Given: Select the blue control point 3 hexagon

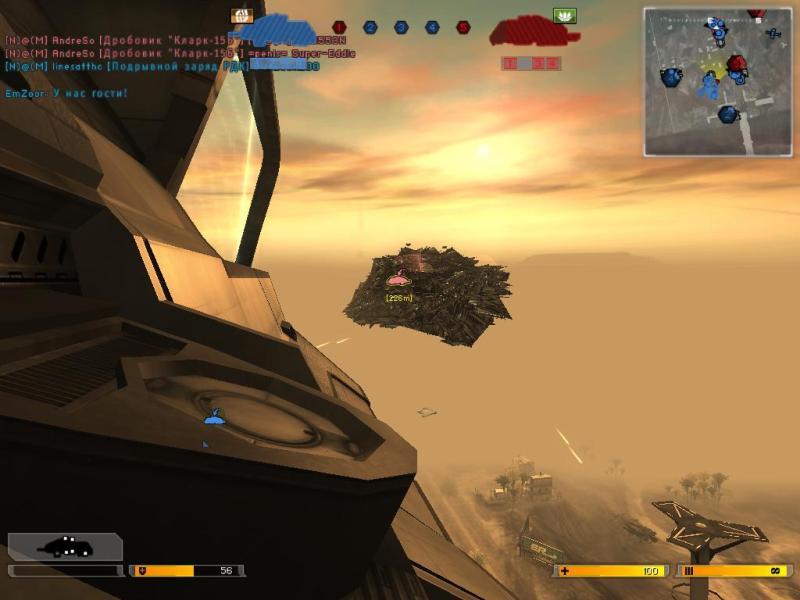Looking at the screenshot, I should point(401,28).
